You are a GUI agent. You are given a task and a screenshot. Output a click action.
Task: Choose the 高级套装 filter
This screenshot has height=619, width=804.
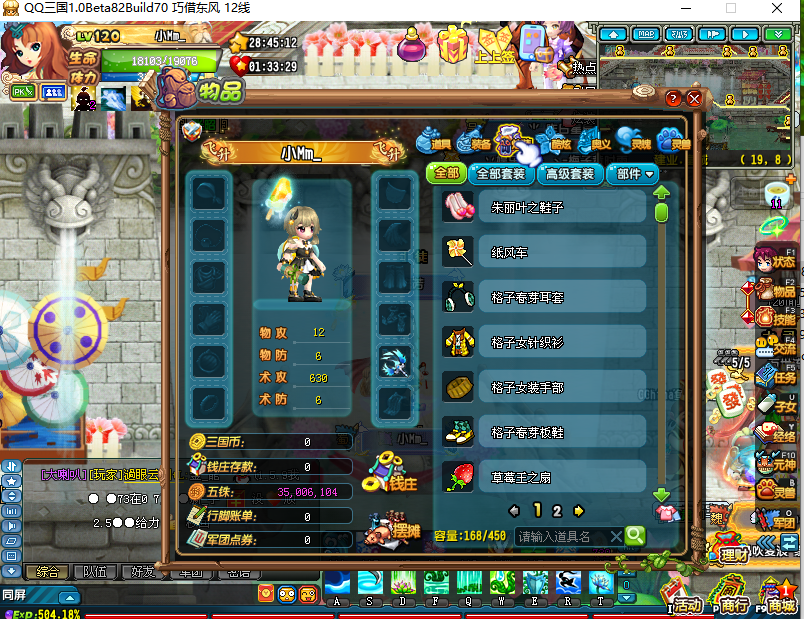tap(568, 173)
